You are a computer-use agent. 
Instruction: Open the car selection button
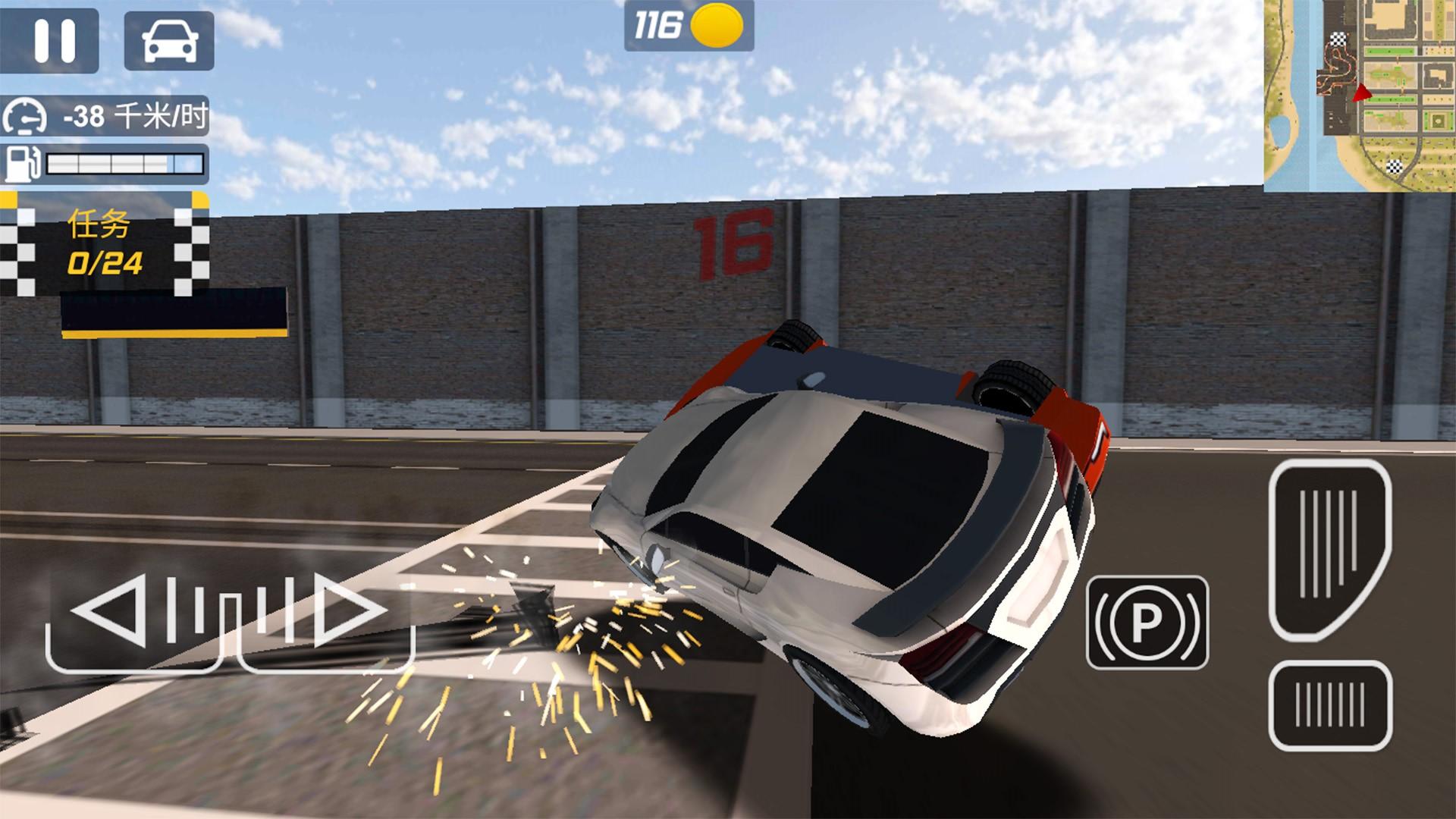click(x=169, y=41)
